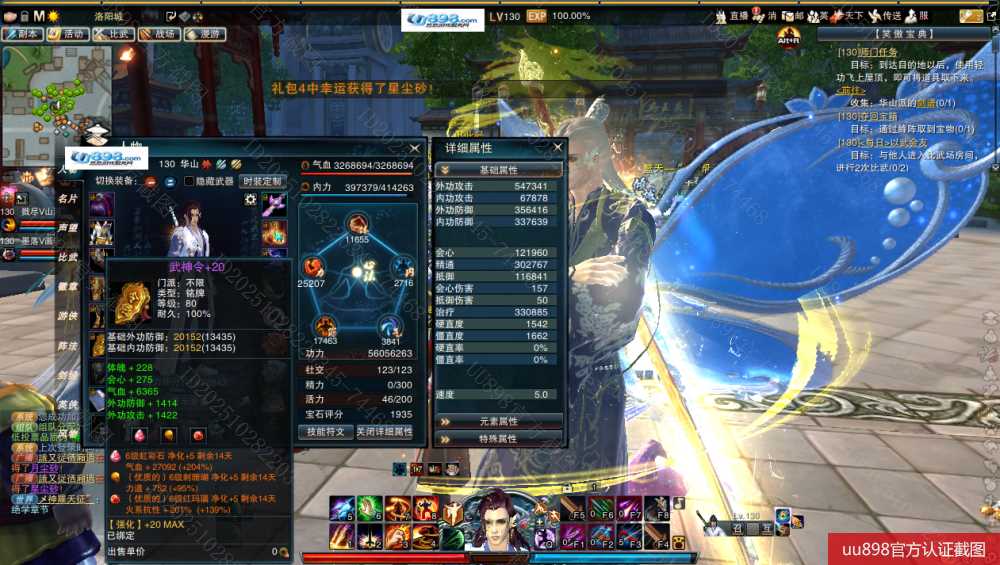Click the 技能符文 skill rune button
The height and width of the screenshot is (565, 1000).
click(326, 432)
